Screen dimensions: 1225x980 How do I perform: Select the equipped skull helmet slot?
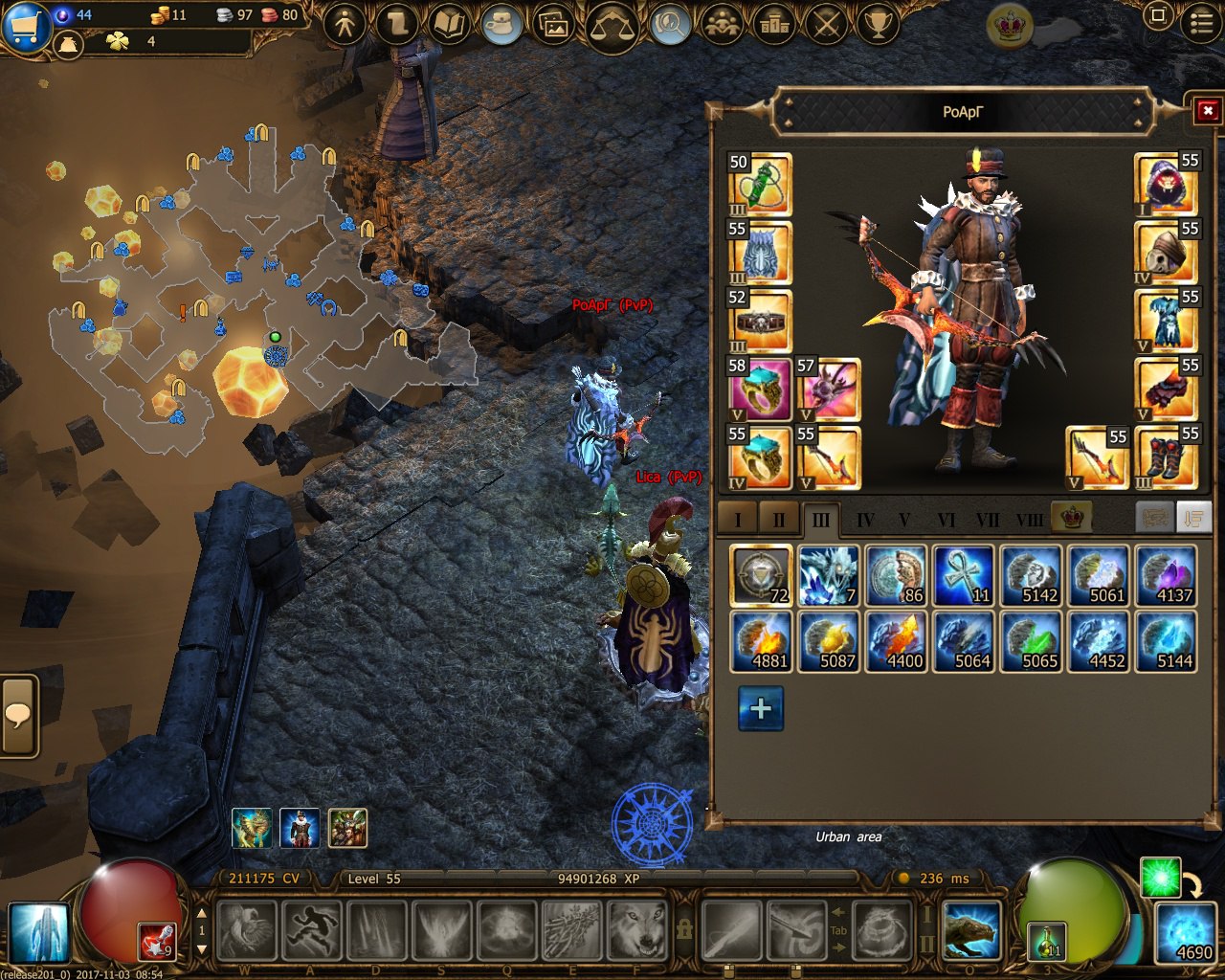point(1166,252)
